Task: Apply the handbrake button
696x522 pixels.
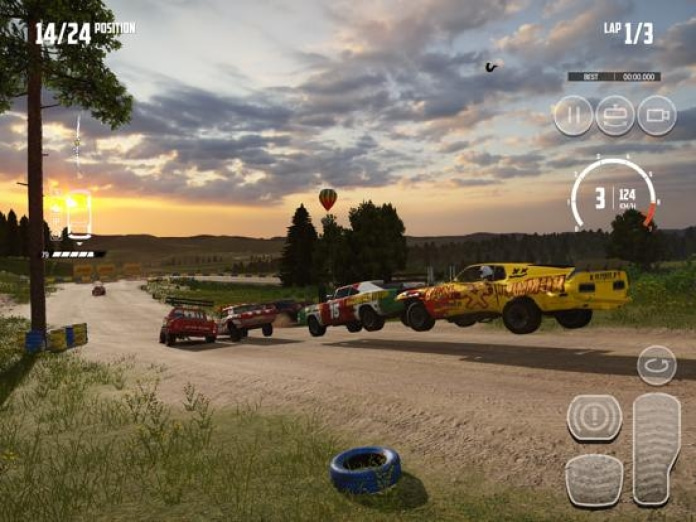Action: [x=594, y=417]
